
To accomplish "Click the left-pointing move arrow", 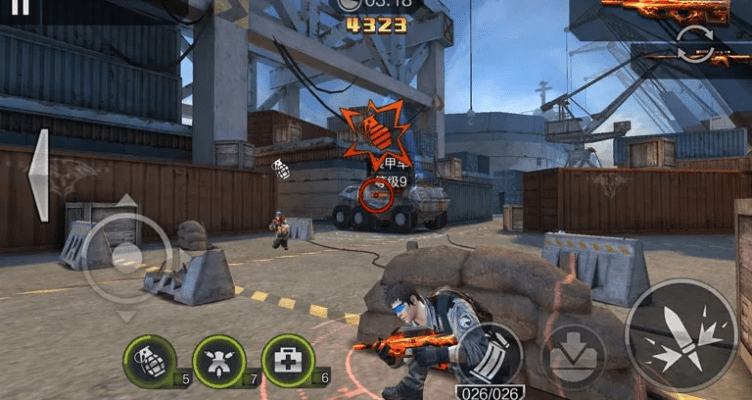I will tap(38, 175).
